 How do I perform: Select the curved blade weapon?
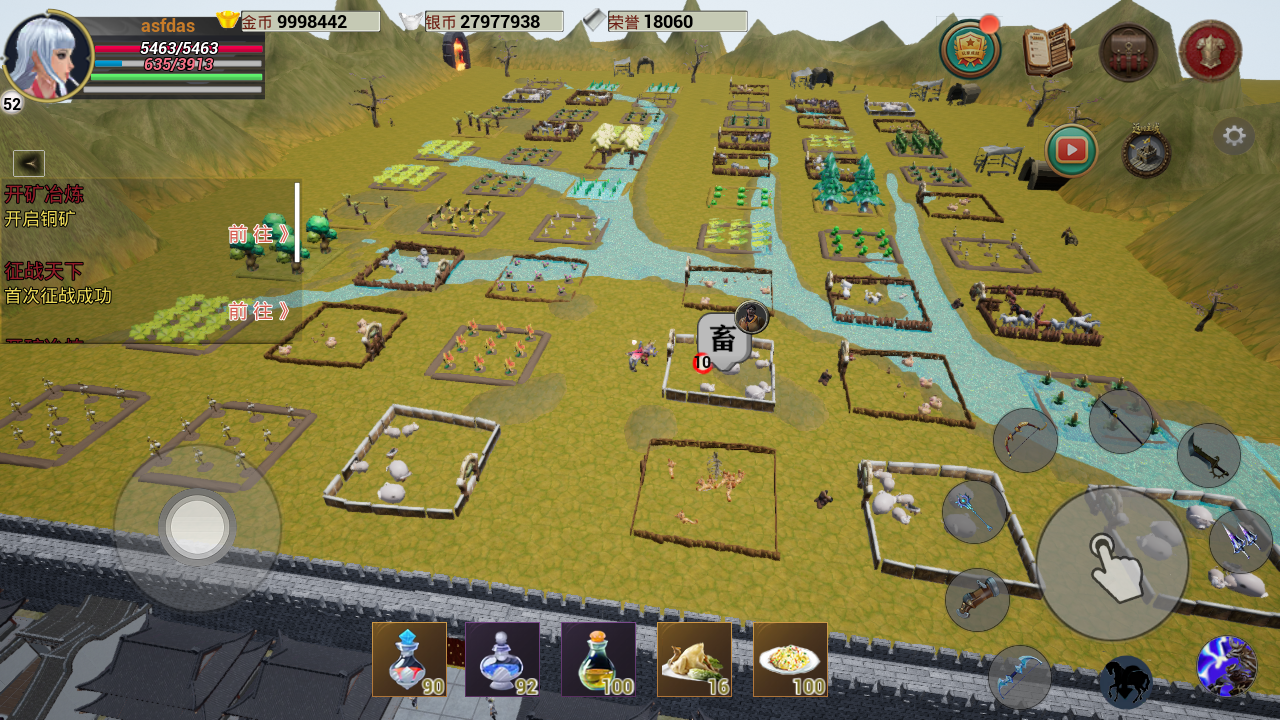(1208, 456)
